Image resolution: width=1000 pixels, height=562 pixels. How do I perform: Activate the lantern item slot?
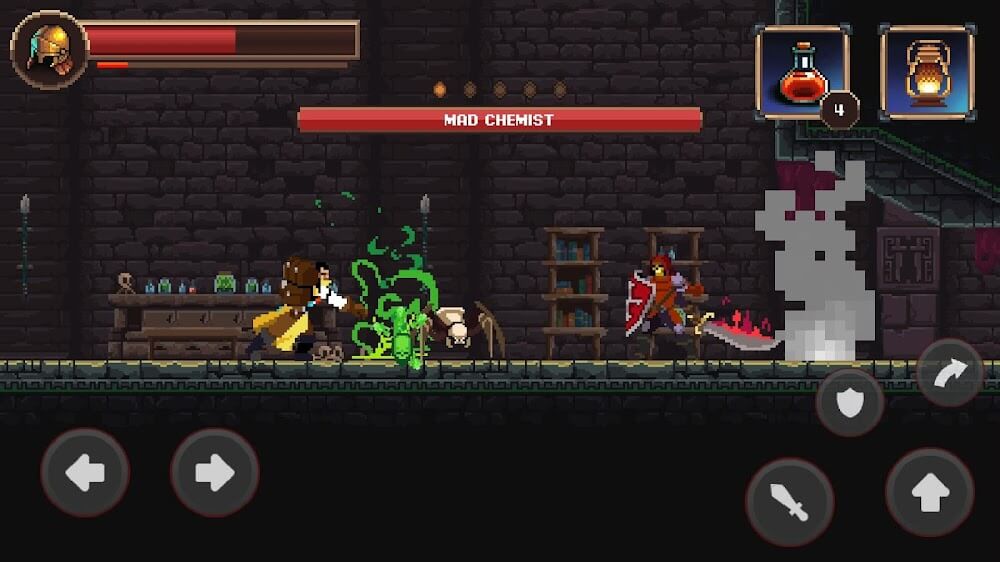pyautogui.click(x=927, y=73)
